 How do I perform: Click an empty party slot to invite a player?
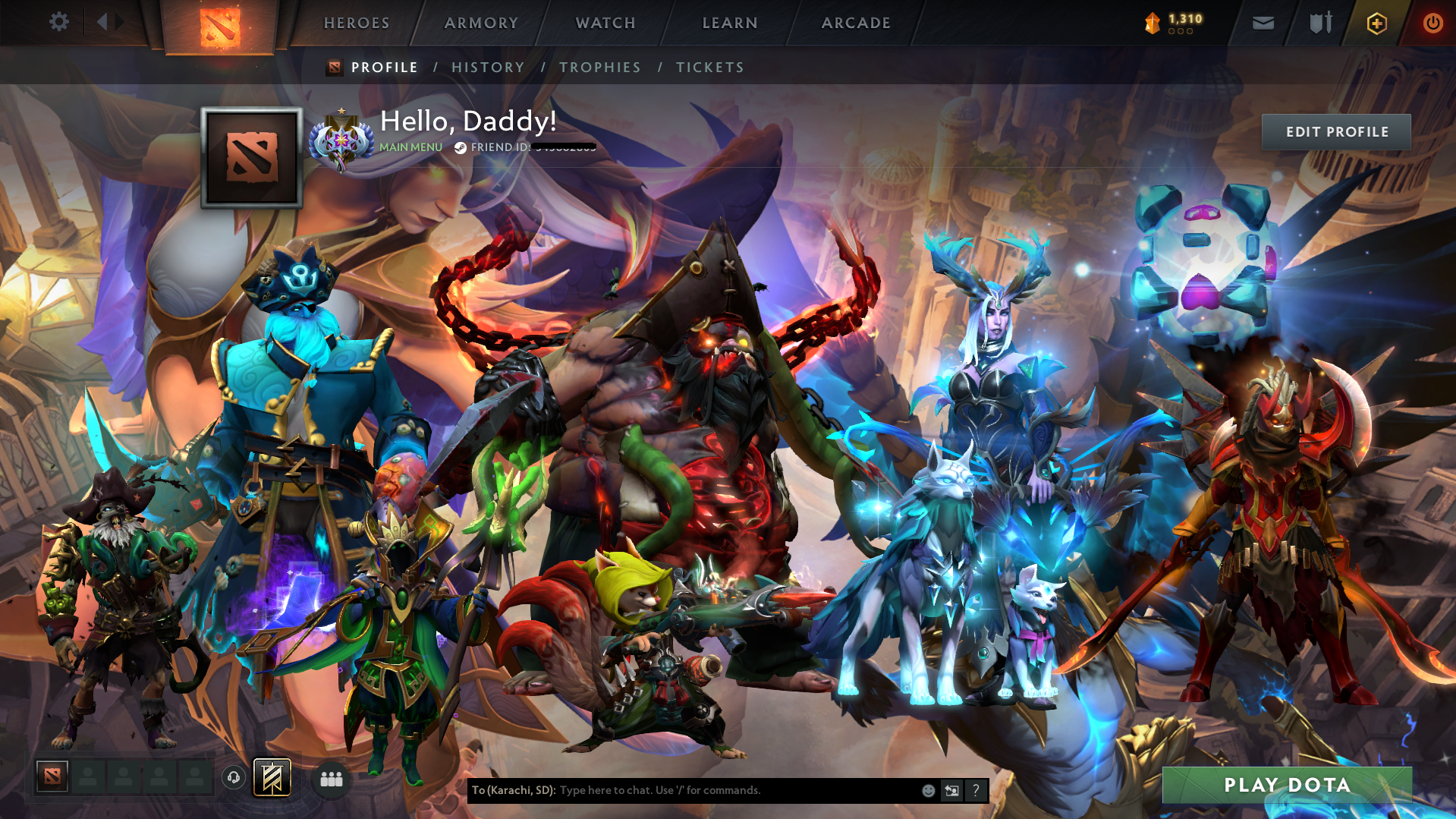tap(89, 777)
